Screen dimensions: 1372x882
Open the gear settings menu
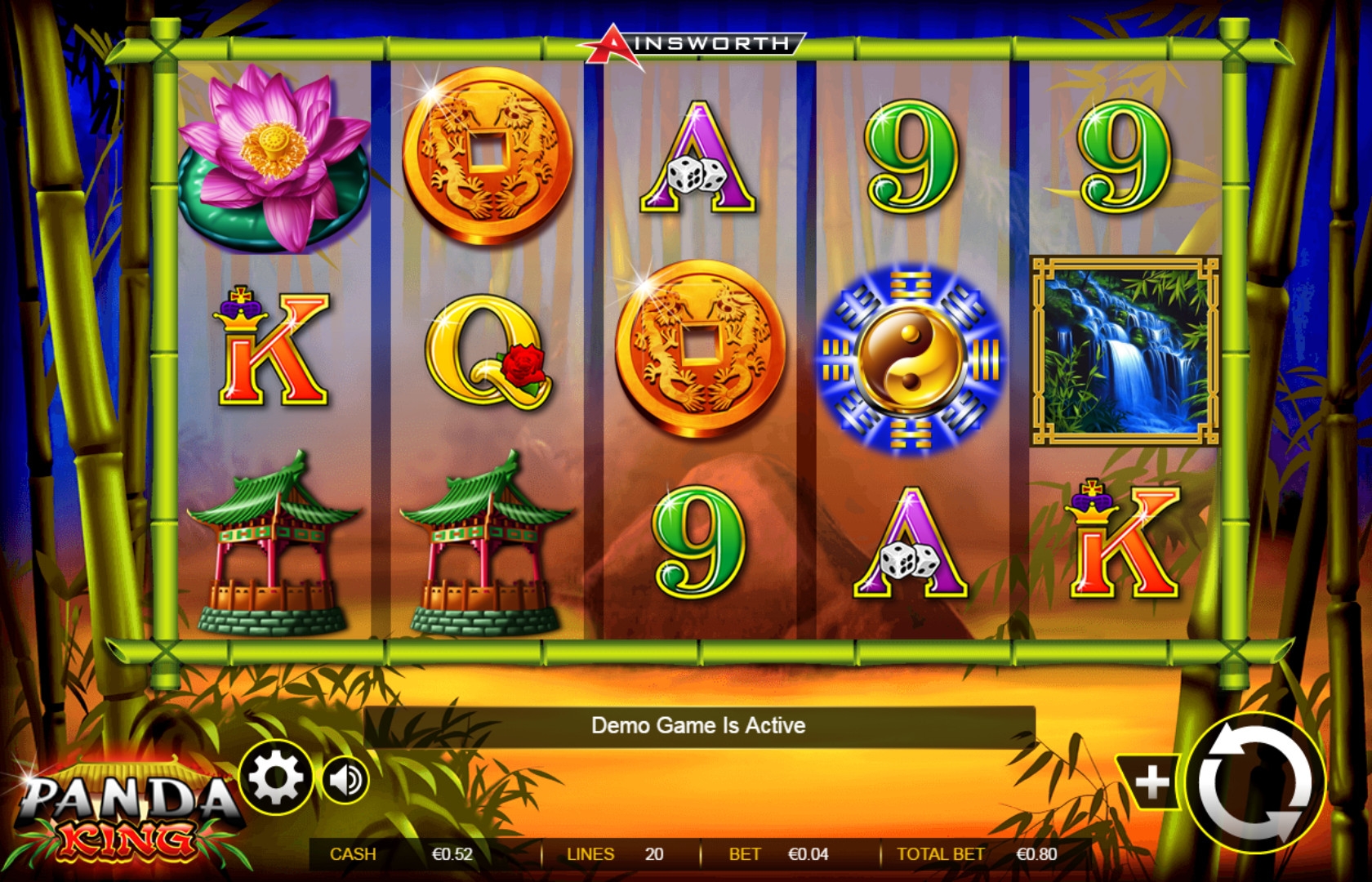click(276, 778)
